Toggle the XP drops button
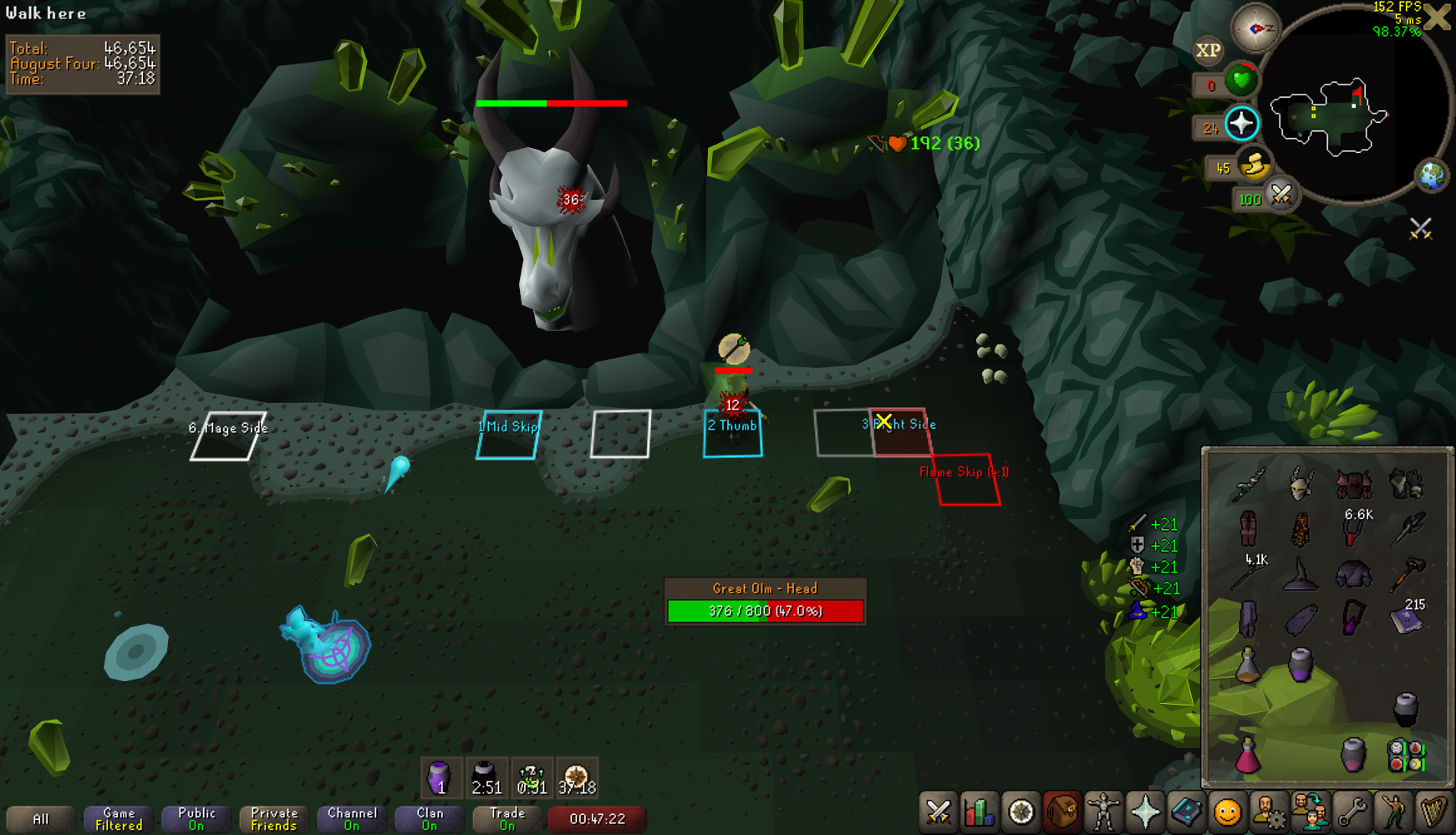1456x835 pixels. click(1208, 51)
